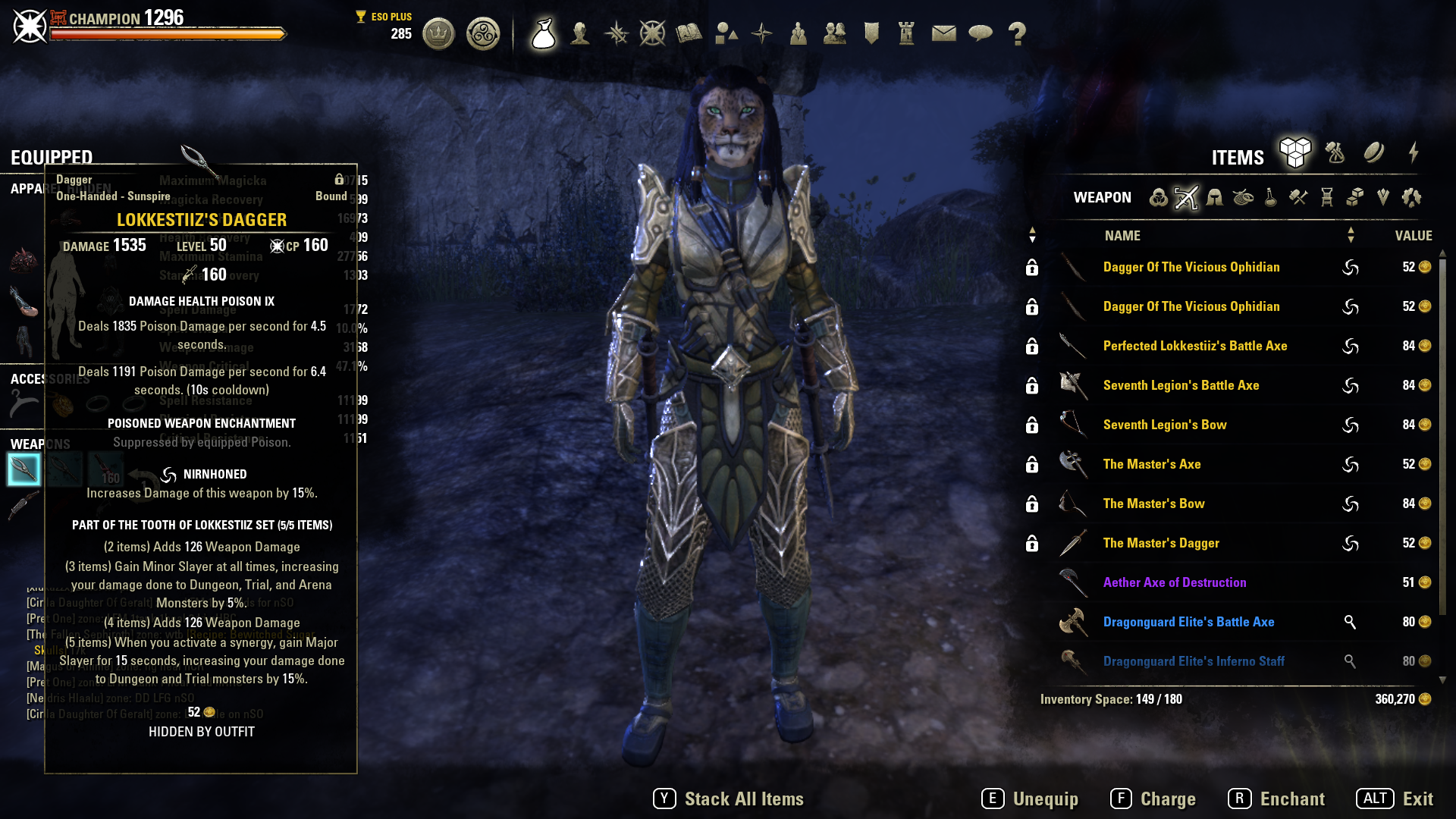The image size is (1456, 819).
Task: Open the help question mark icon
Action: (x=1016, y=33)
